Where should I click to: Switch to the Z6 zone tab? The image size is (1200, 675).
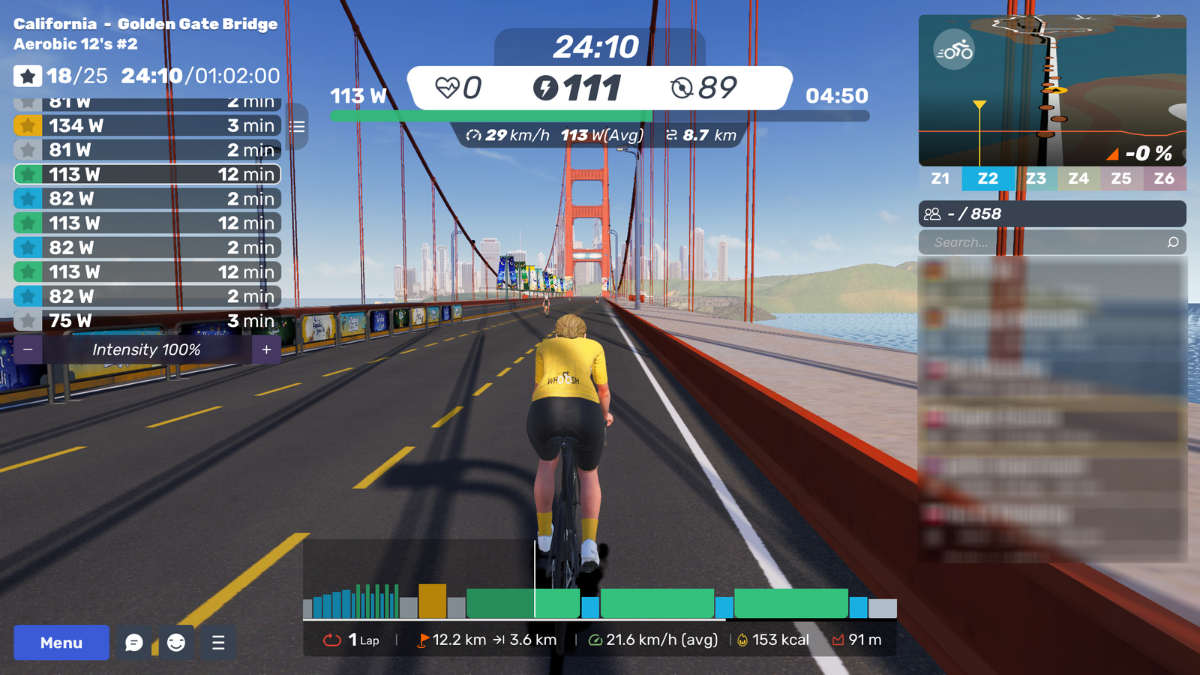click(1164, 179)
